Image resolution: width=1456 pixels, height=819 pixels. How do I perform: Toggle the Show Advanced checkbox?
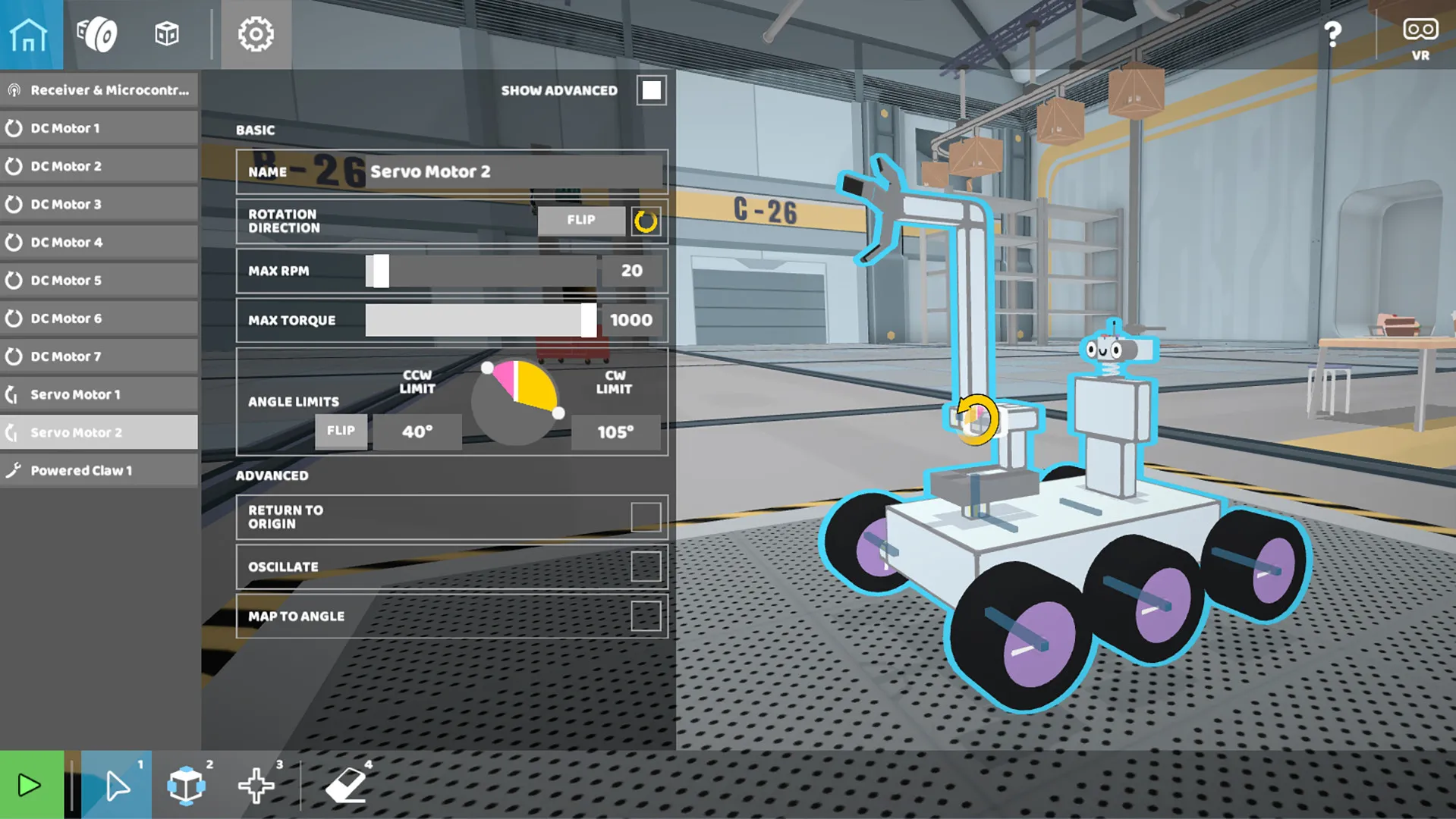coord(650,89)
